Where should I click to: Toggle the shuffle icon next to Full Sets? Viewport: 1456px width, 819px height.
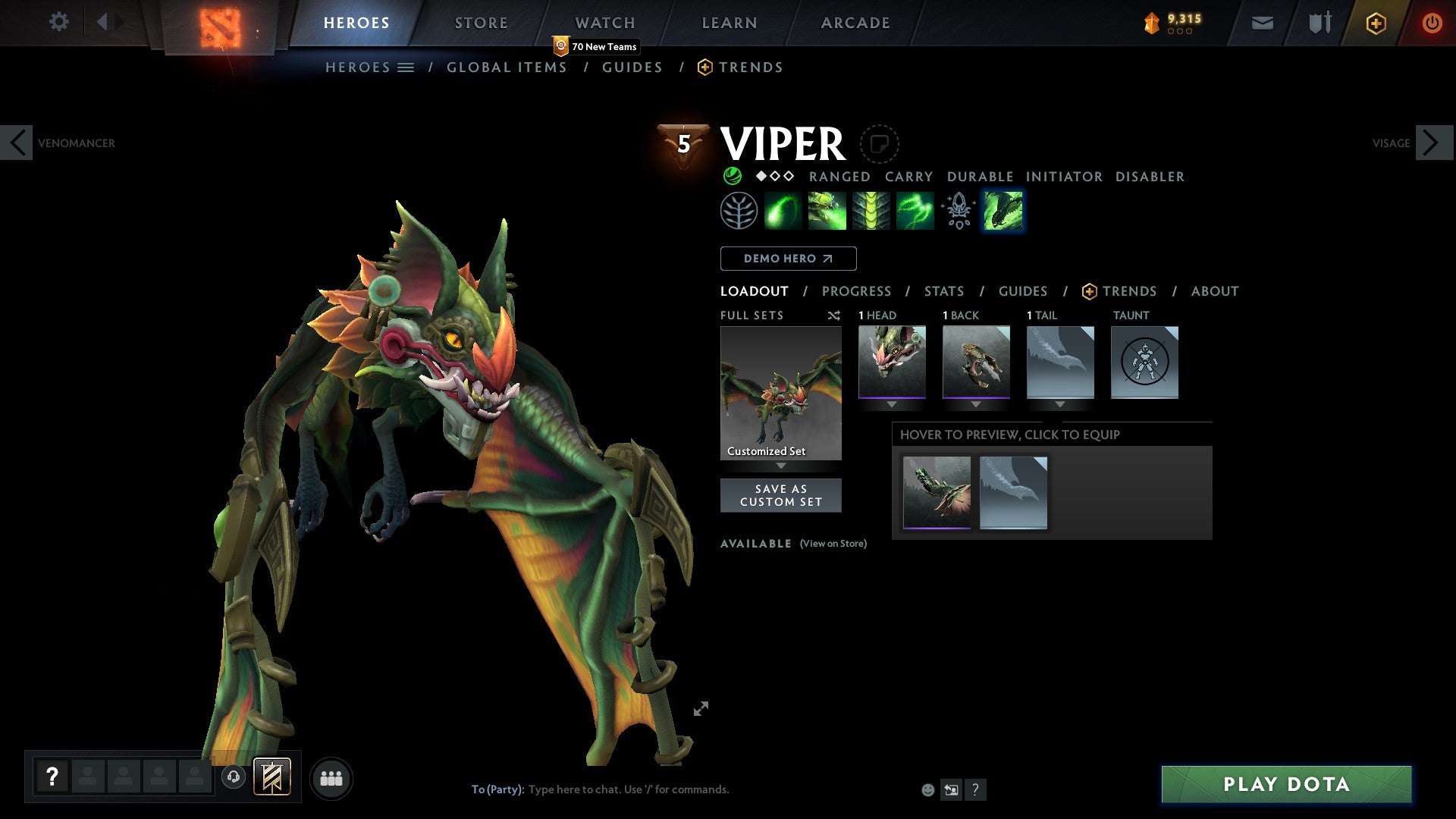click(834, 315)
